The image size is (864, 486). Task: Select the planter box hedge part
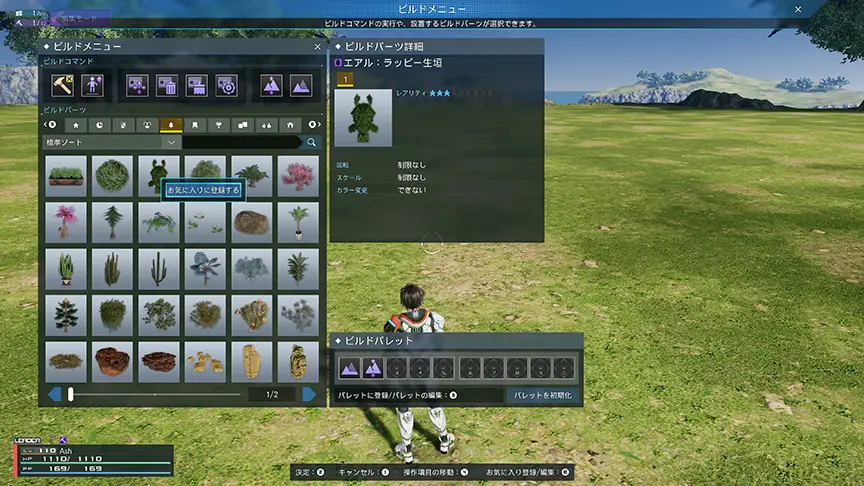[x=65, y=175]
